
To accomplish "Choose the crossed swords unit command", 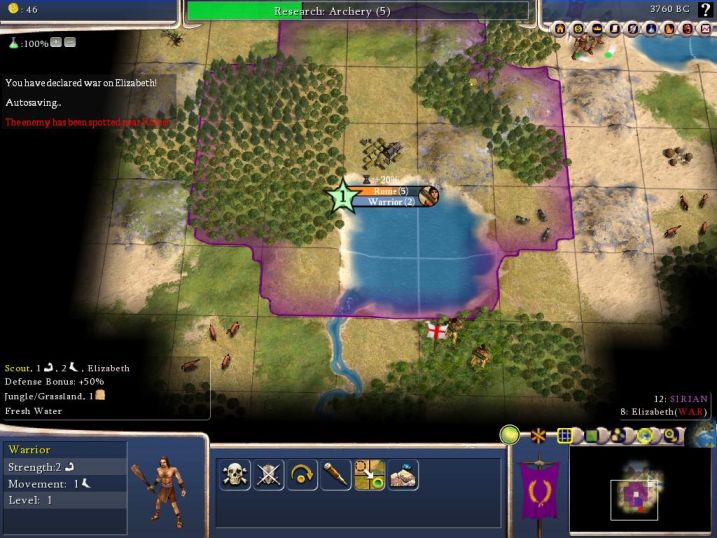I will coord(268,475).
